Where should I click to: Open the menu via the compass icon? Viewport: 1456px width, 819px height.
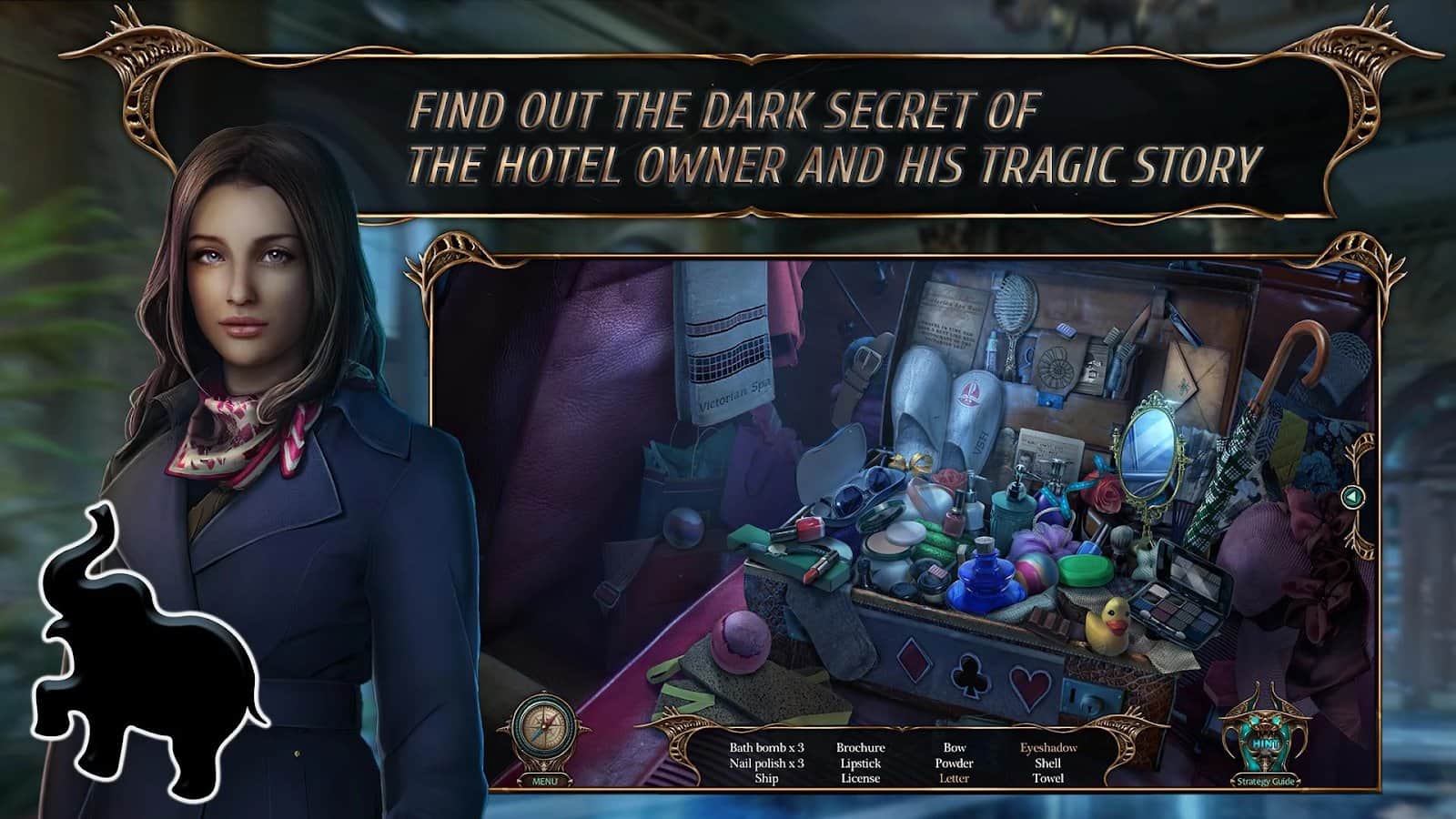(x=544, y=728)
